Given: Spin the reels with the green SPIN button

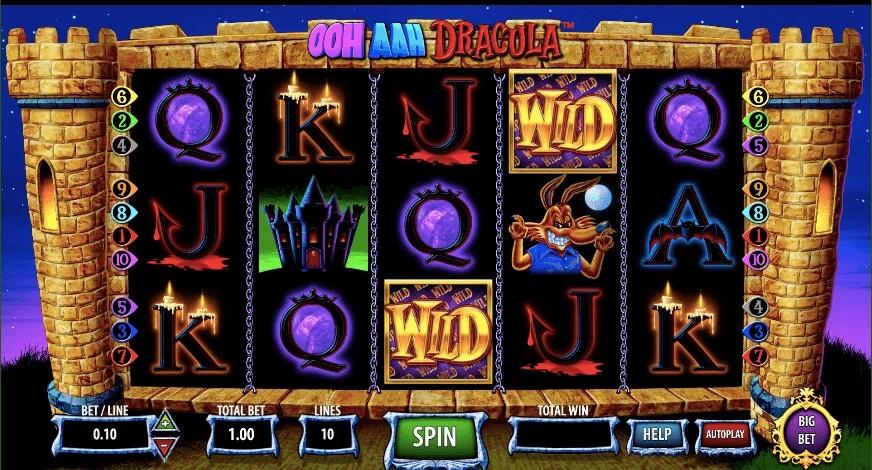Looking at the screenshot, I should 433,437.
